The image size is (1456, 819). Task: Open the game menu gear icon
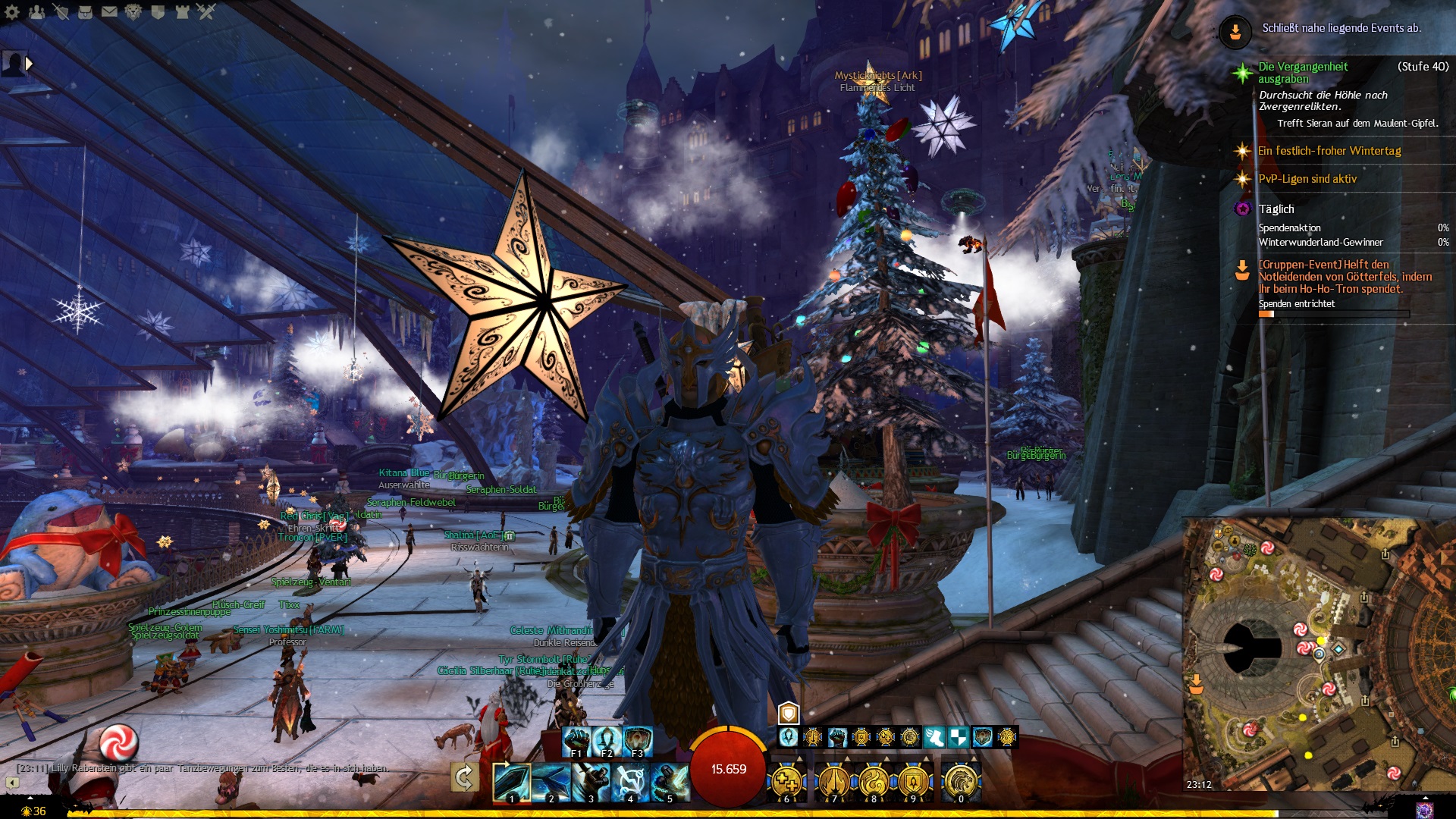(x=12, y=11)
